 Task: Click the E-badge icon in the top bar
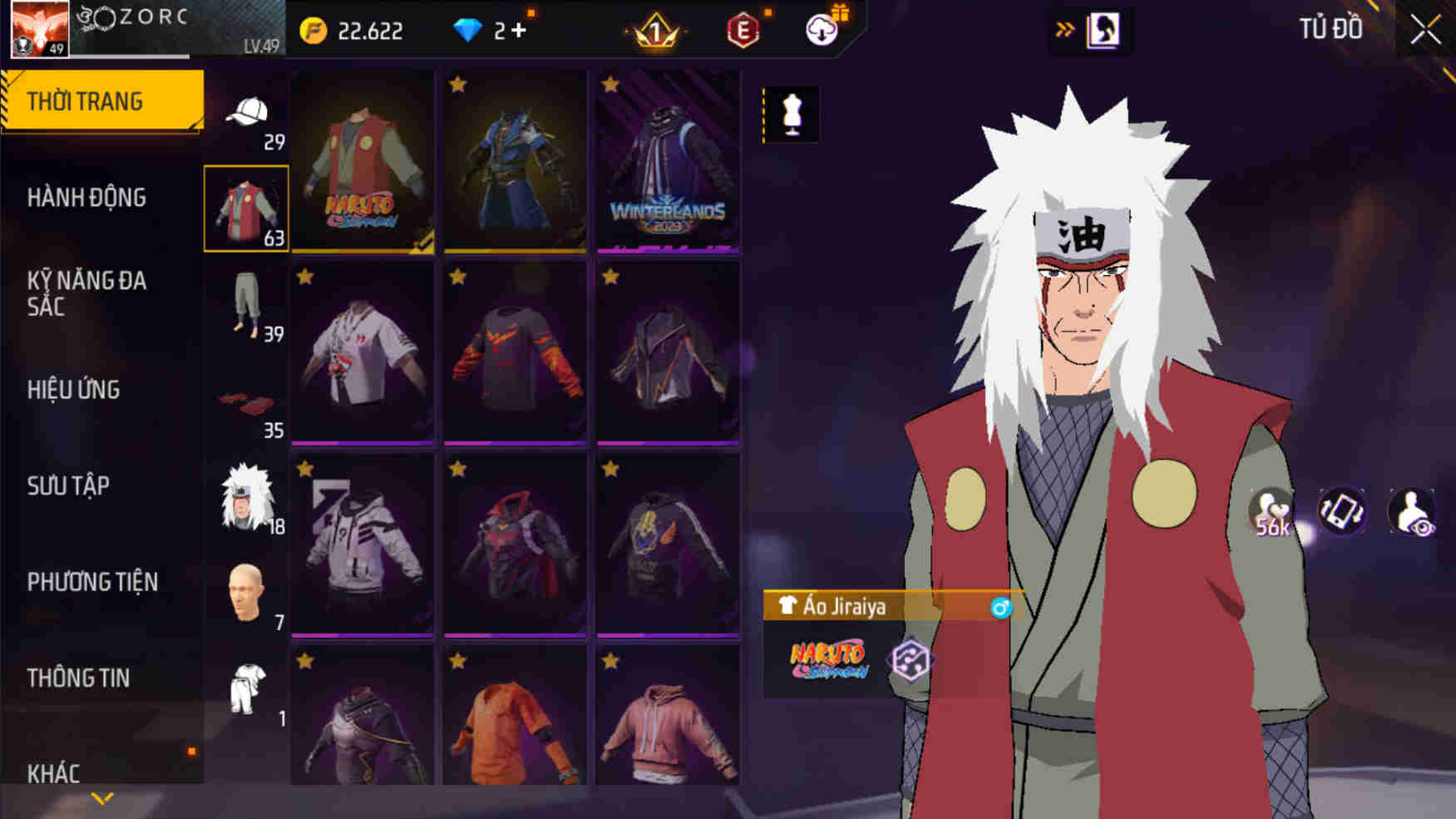point(743,30)
